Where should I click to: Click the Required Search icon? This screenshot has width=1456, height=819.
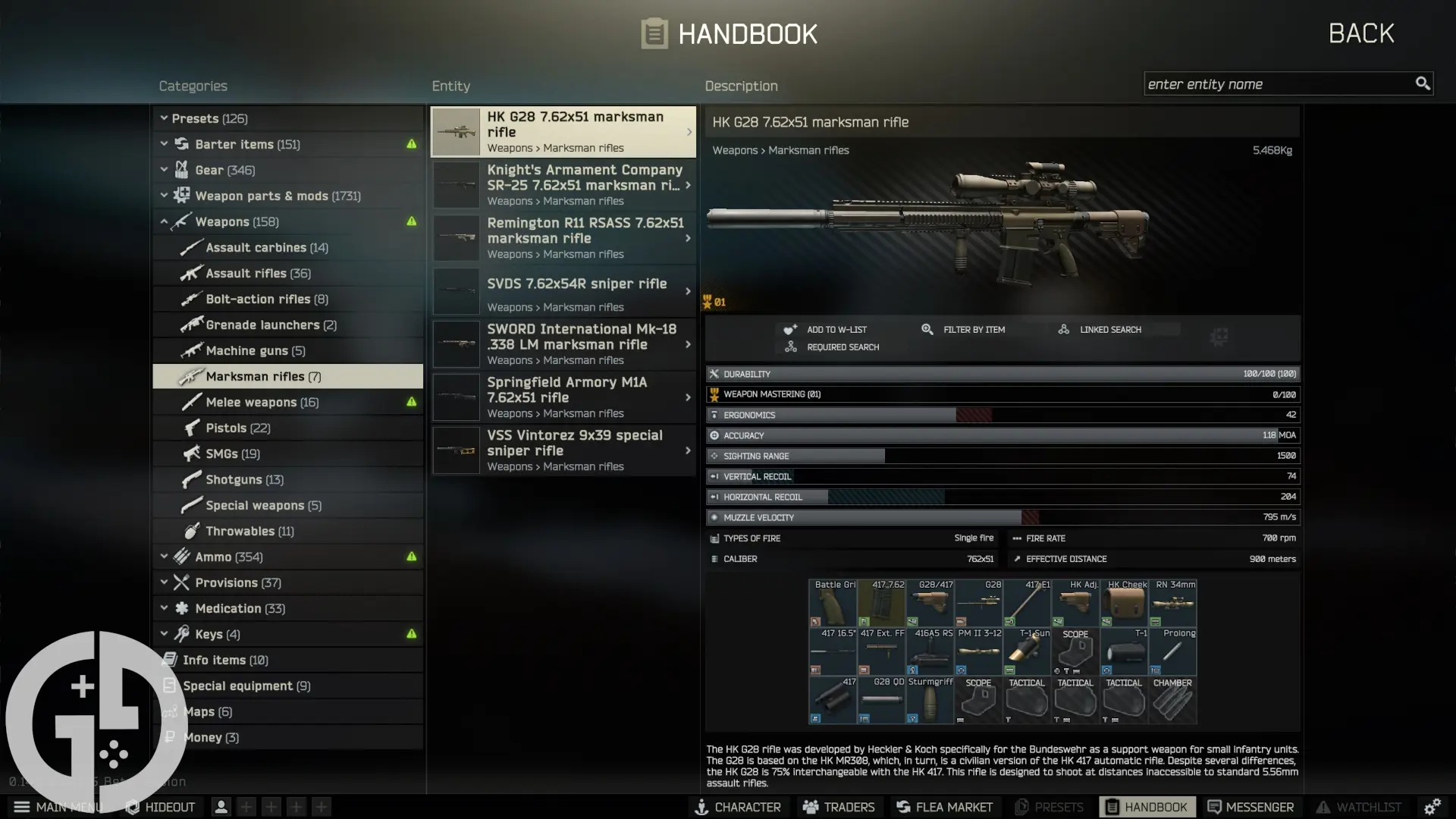click(x=791, y=347)
